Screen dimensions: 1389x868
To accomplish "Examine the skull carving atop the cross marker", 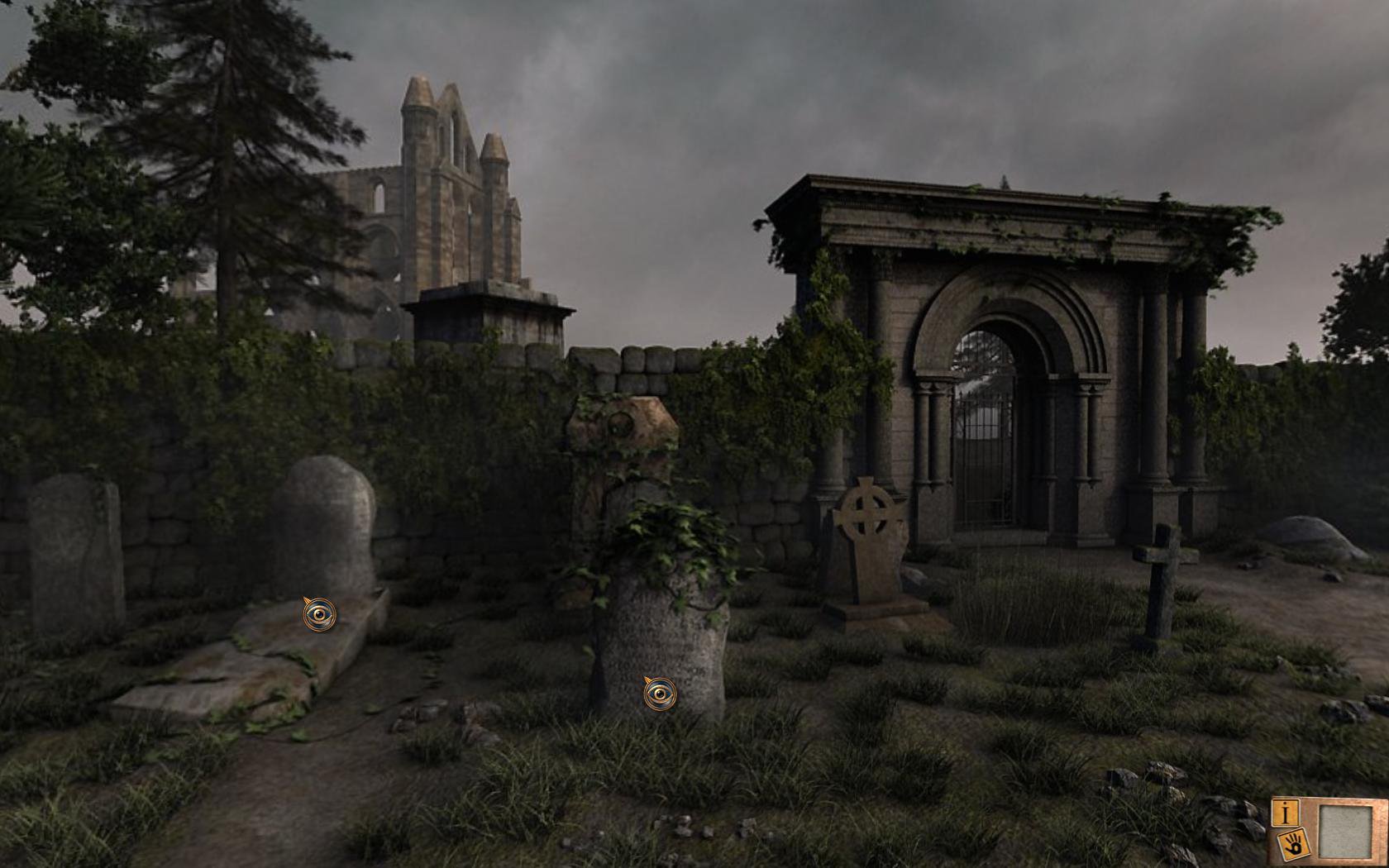I will [623, 424].
